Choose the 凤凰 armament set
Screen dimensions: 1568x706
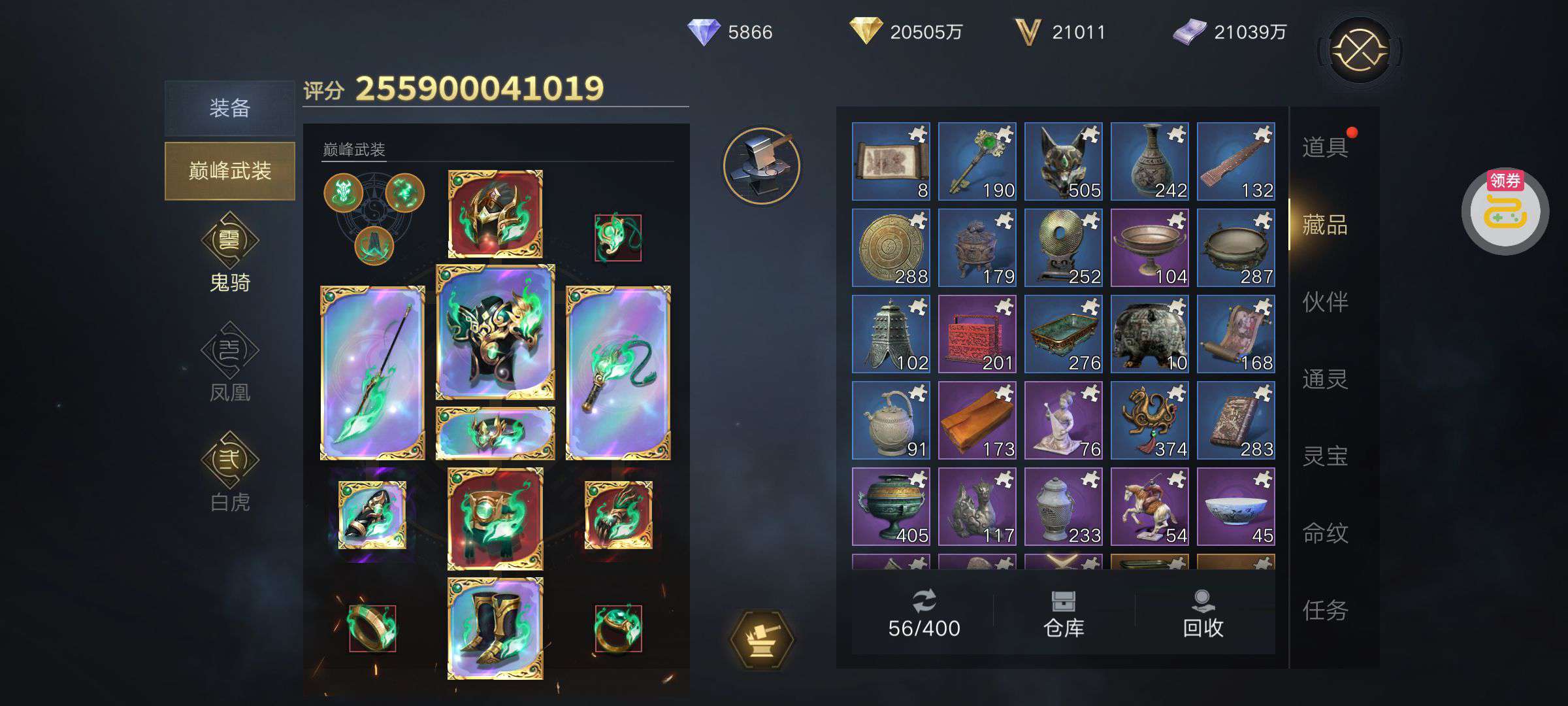229,363
